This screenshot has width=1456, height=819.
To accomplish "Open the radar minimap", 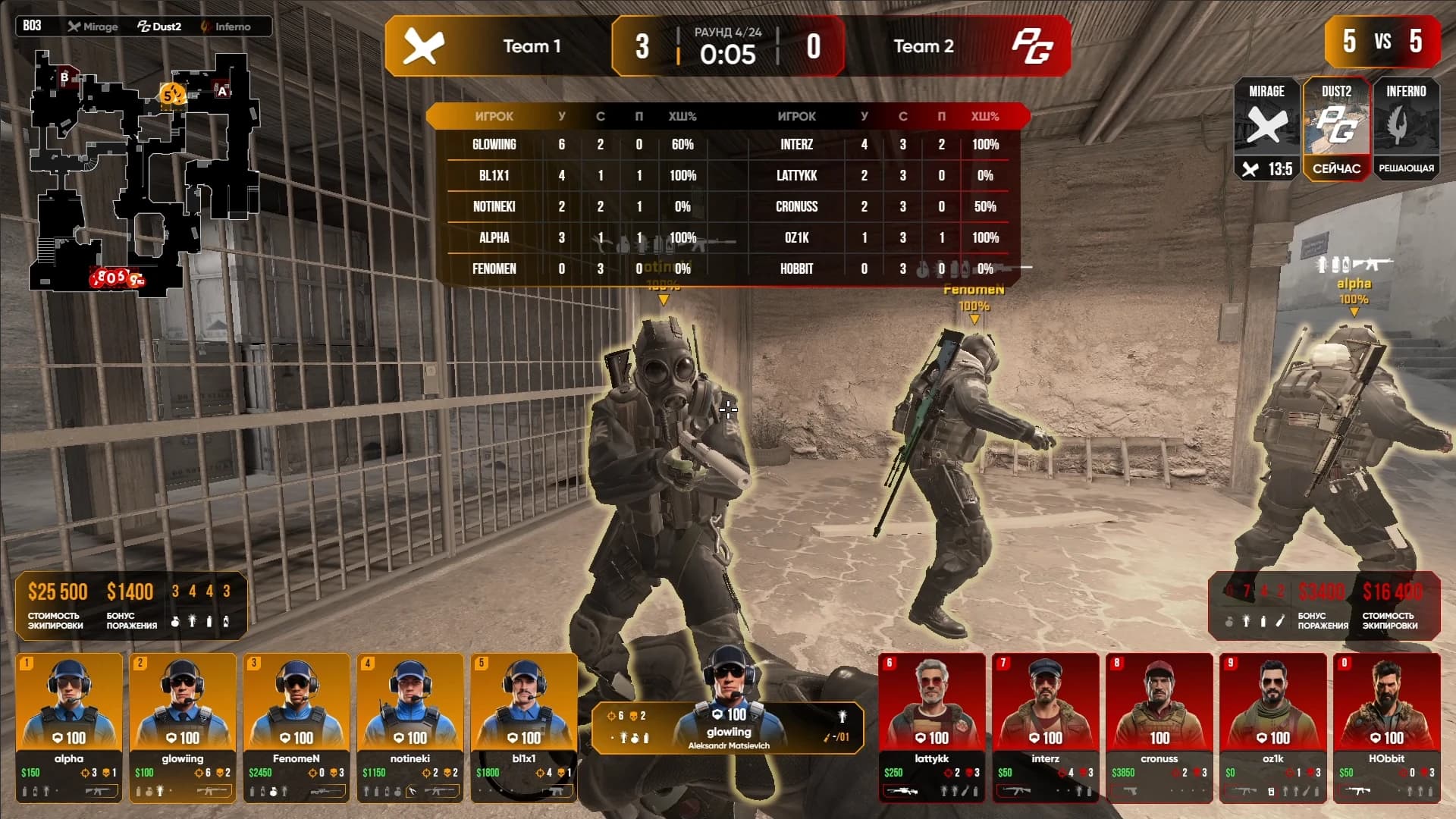I will (x=144, y=171).
